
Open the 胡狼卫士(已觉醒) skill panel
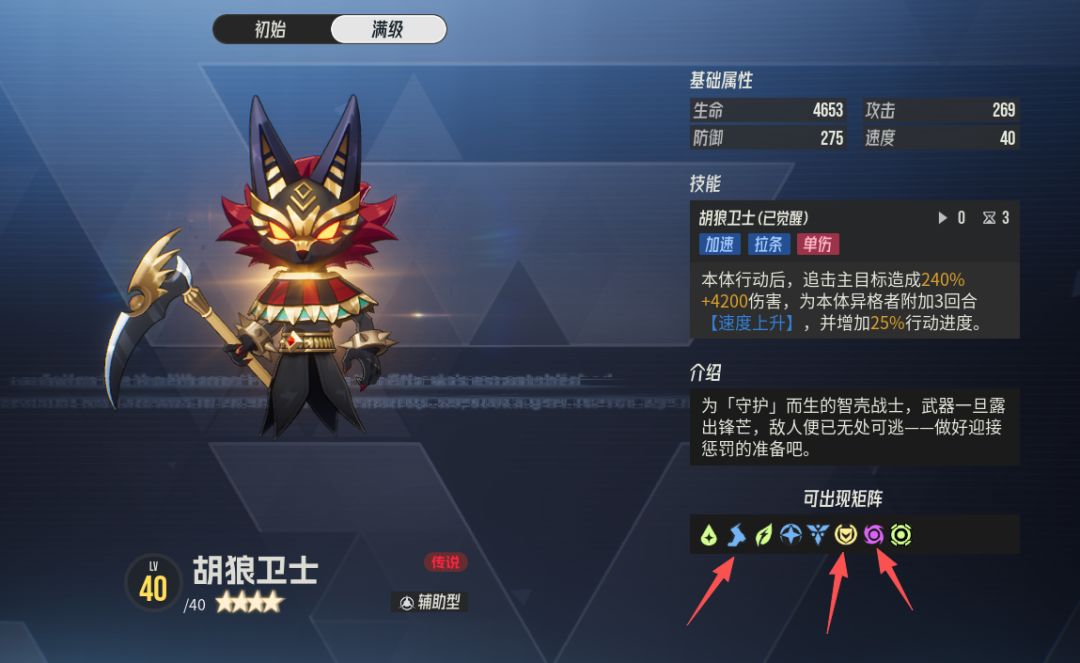point(754,218)
